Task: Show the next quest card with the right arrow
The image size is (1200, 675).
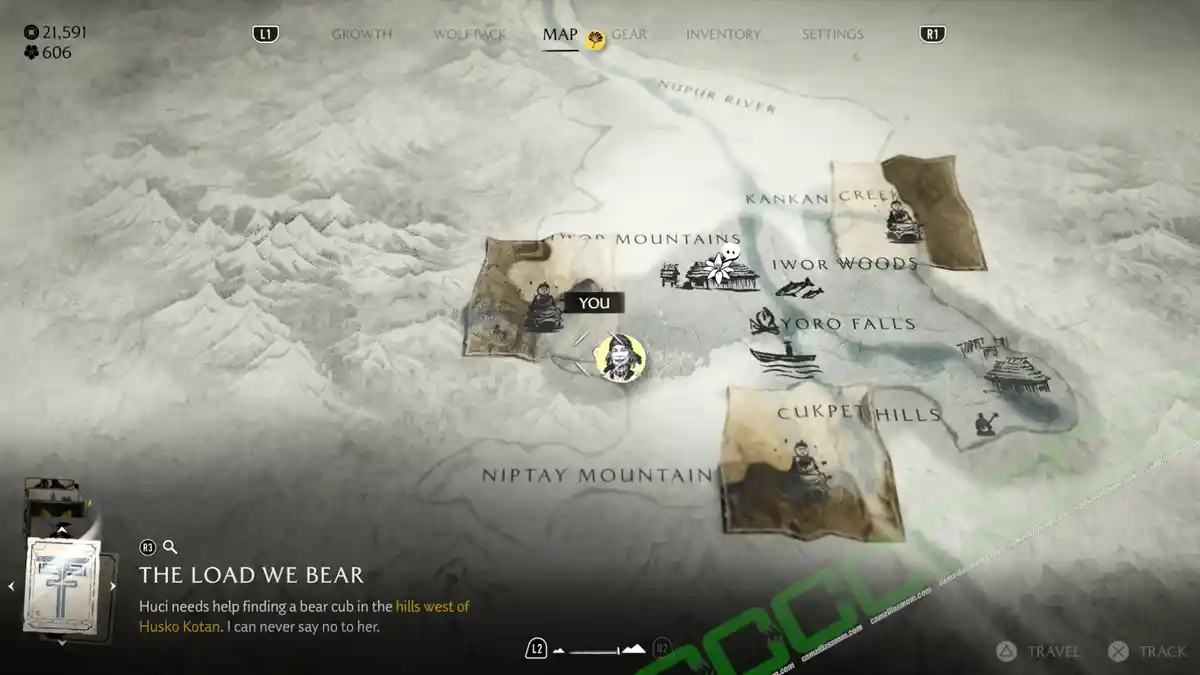Action: coord(112,587)
